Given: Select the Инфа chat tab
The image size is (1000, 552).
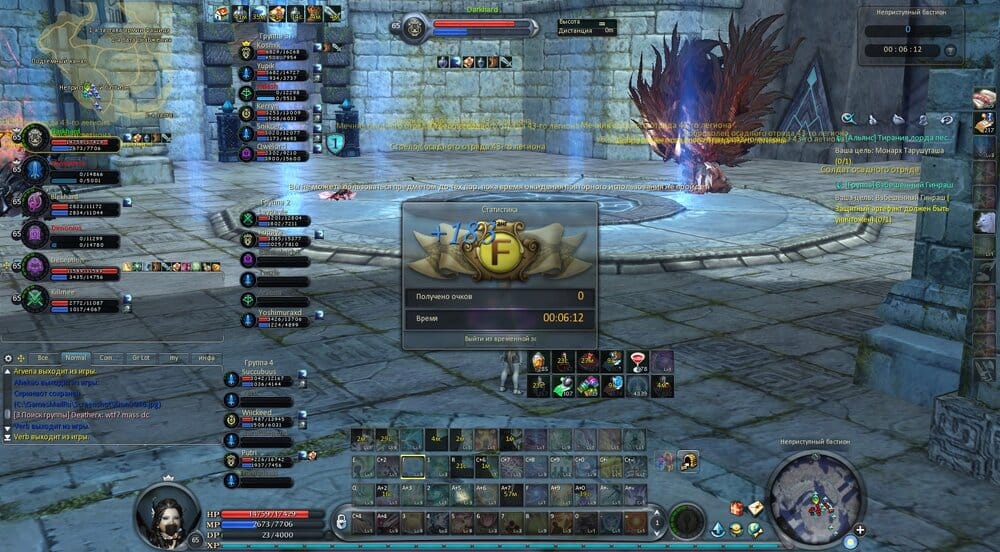Looking at the screenshot, I should 206,357.
